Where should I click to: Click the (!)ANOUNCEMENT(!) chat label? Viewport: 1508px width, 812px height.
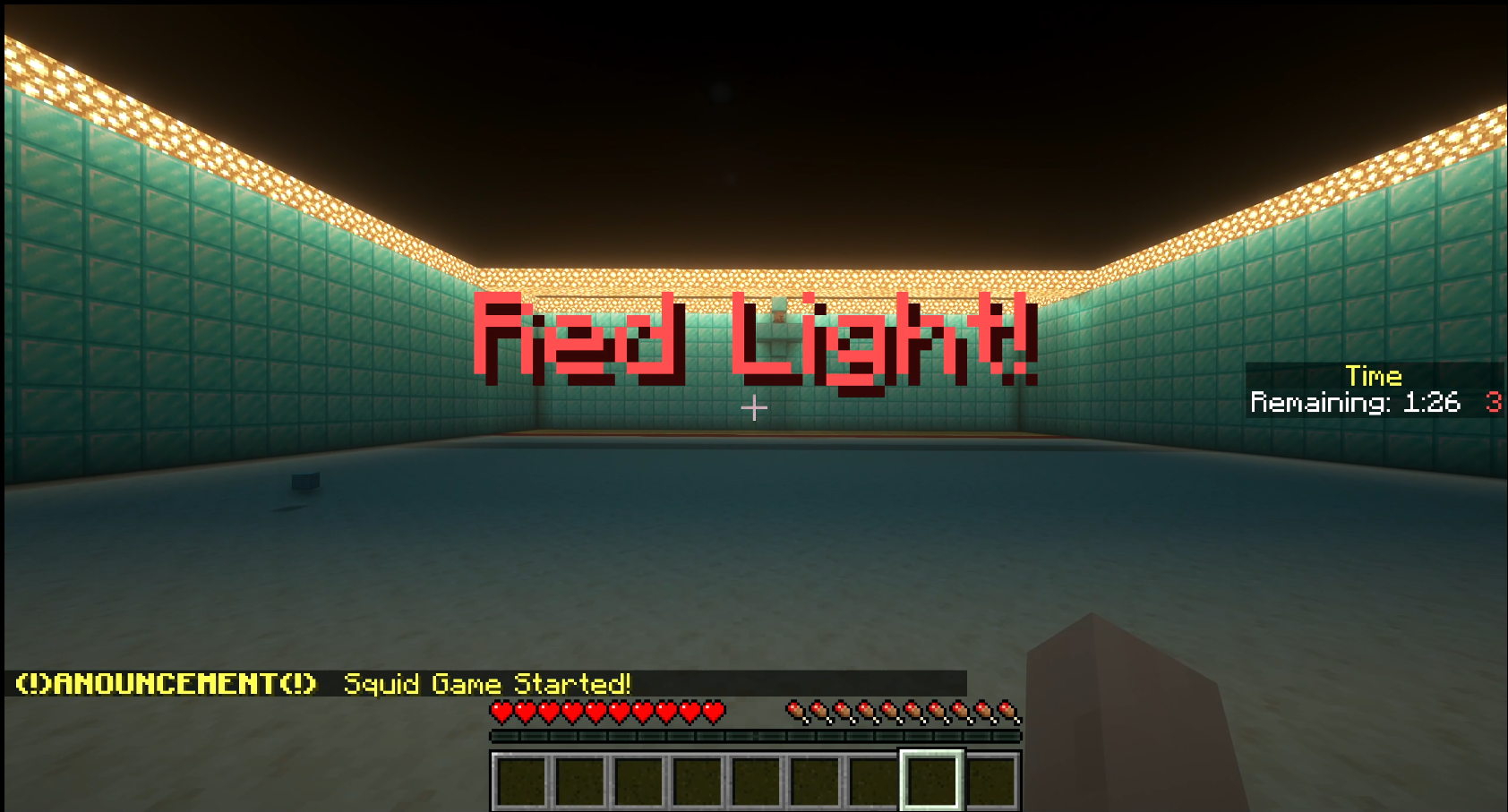(166, 684)
